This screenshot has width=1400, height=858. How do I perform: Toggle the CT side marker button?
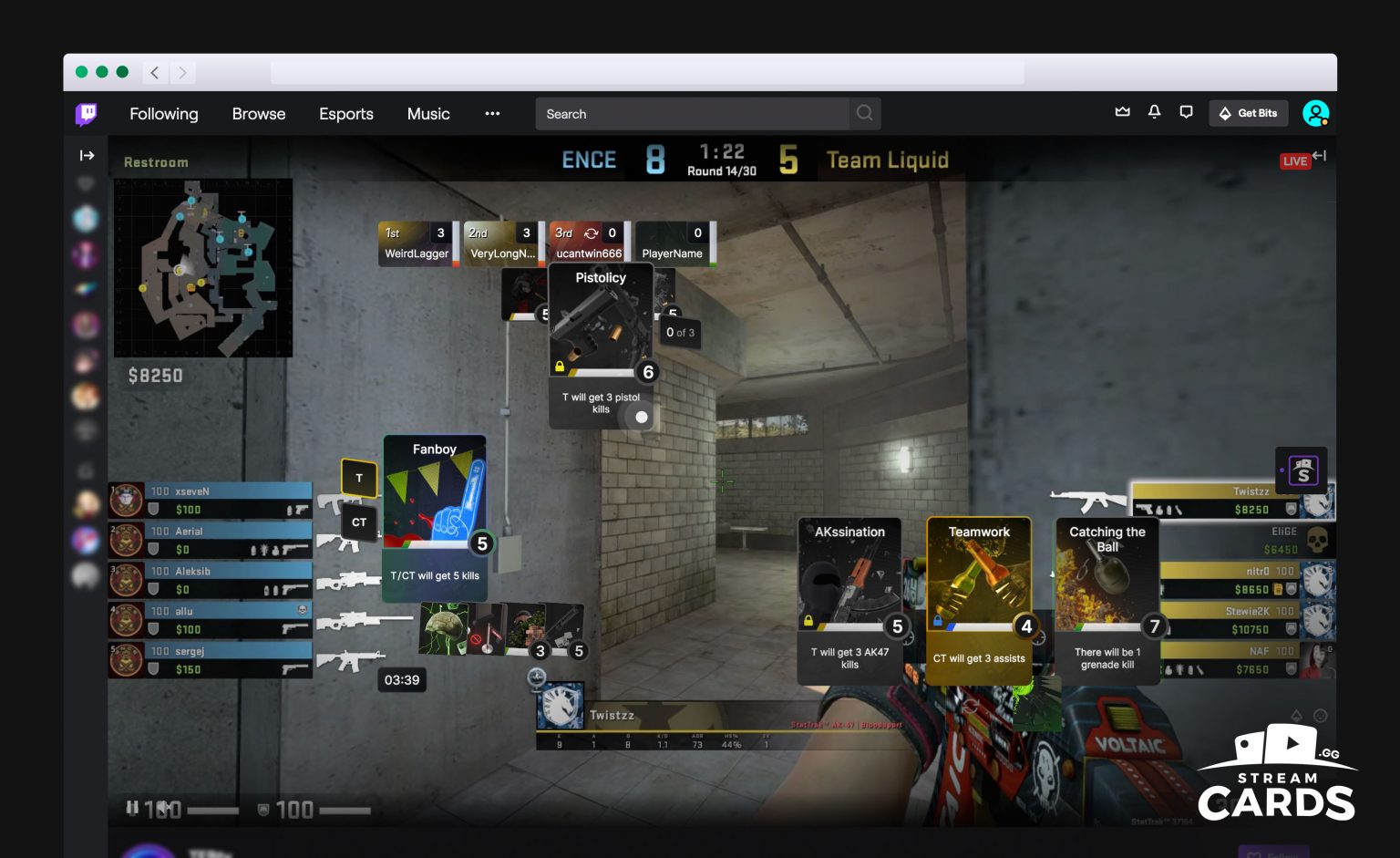[359, 522]
